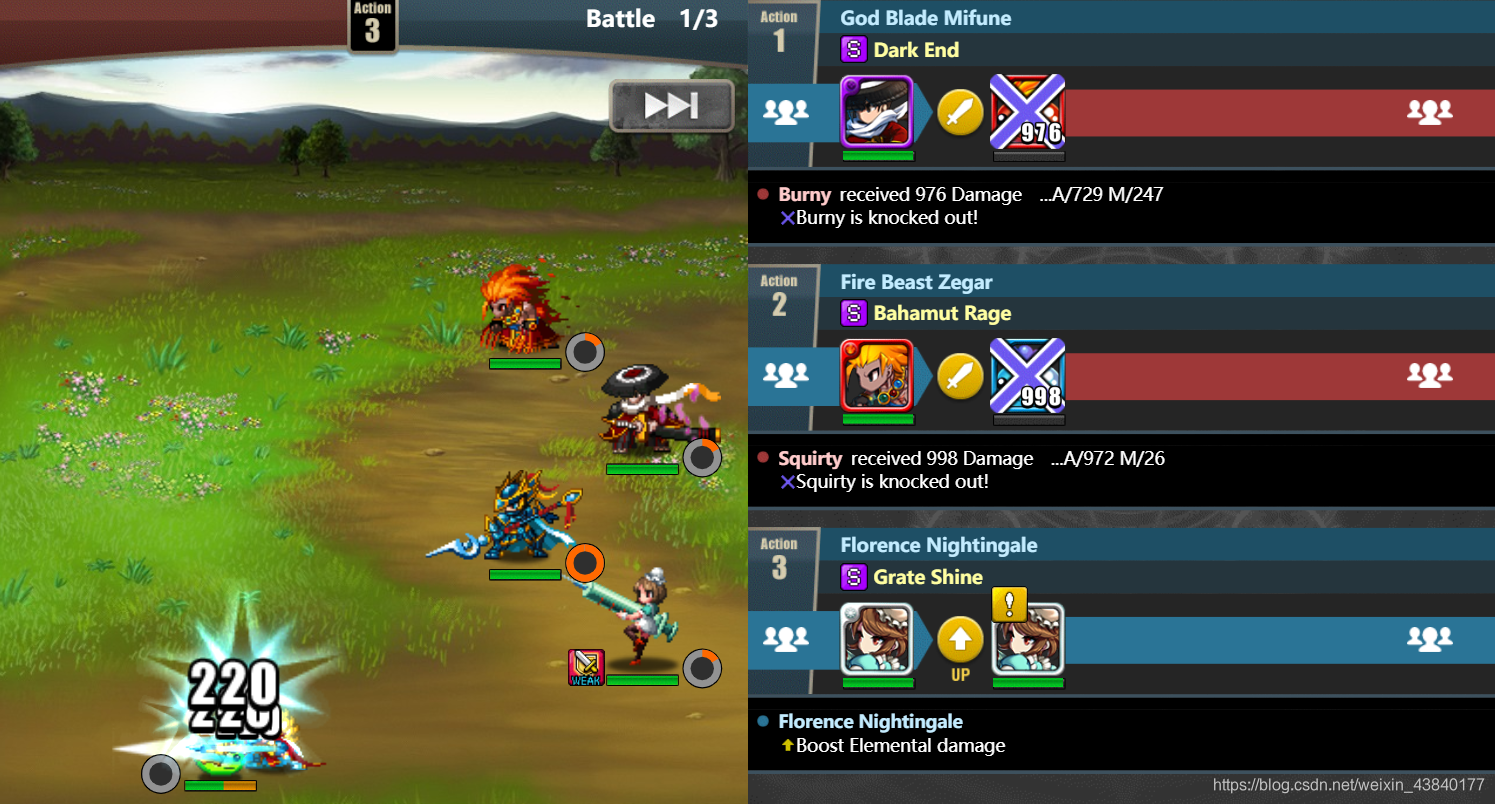Click the knocked-out Burny target portrait
1495x804 pixels.
pyautogui.click(x=1027, y=111)
